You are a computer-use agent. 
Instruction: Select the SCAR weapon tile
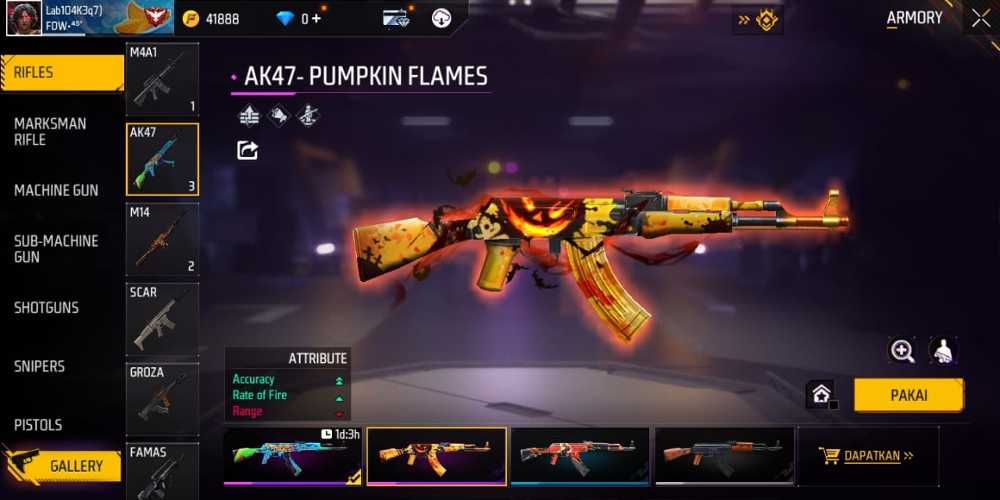(162, 319)
